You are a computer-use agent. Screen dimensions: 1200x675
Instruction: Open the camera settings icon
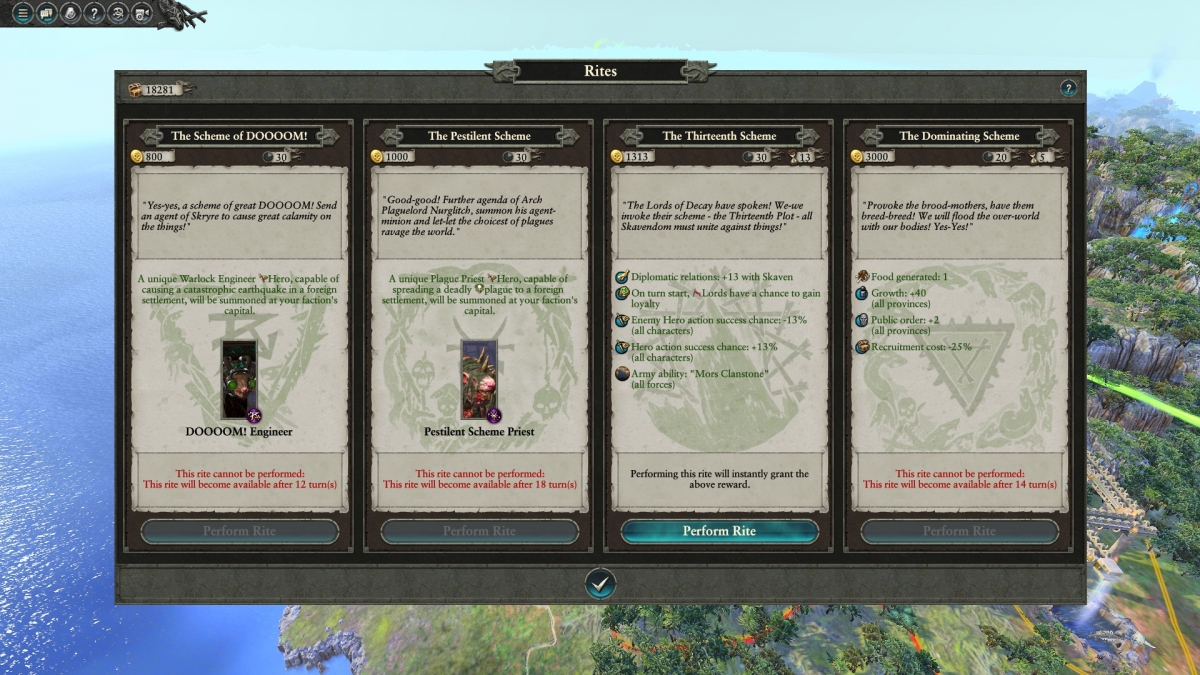(x=142, y=13)
